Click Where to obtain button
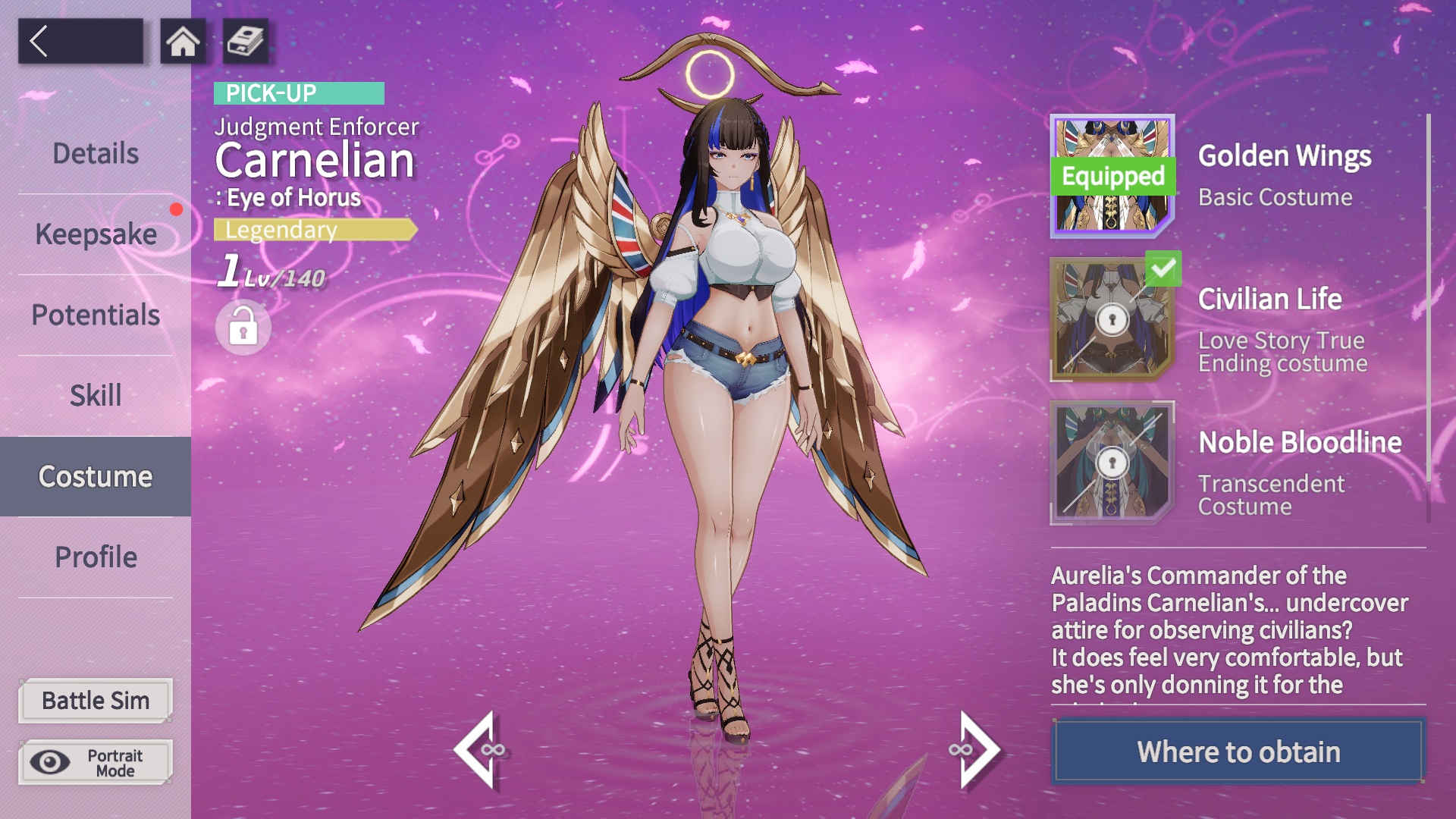 [x=1238, y=752]
